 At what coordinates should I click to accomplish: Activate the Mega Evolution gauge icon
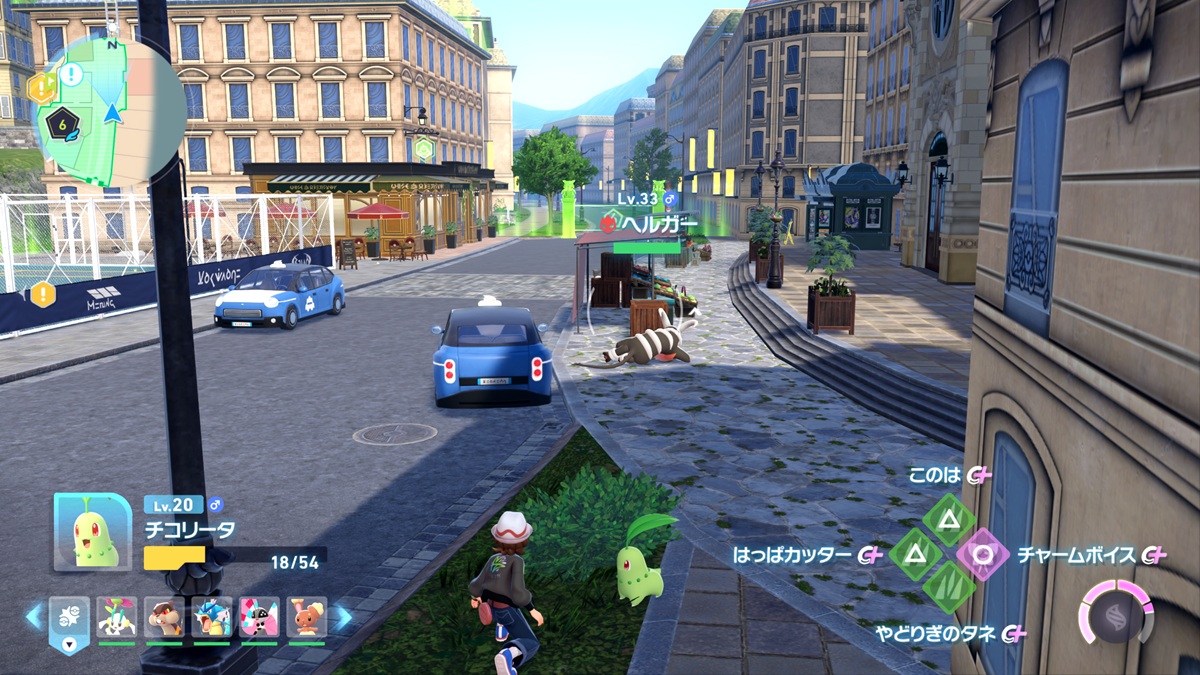click(1116, 612)
